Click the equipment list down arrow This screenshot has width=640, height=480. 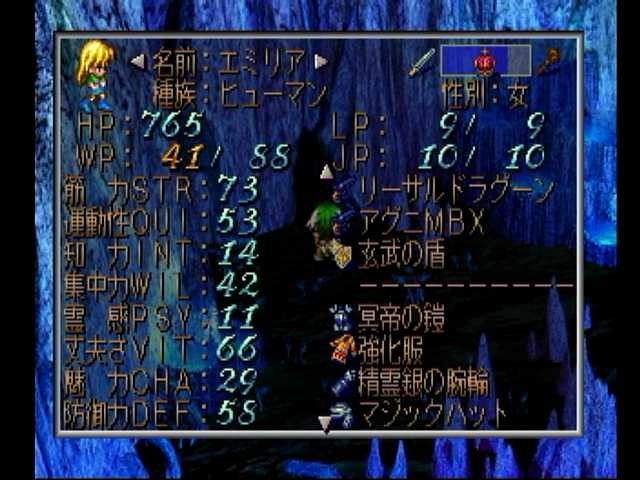(325, 426)
